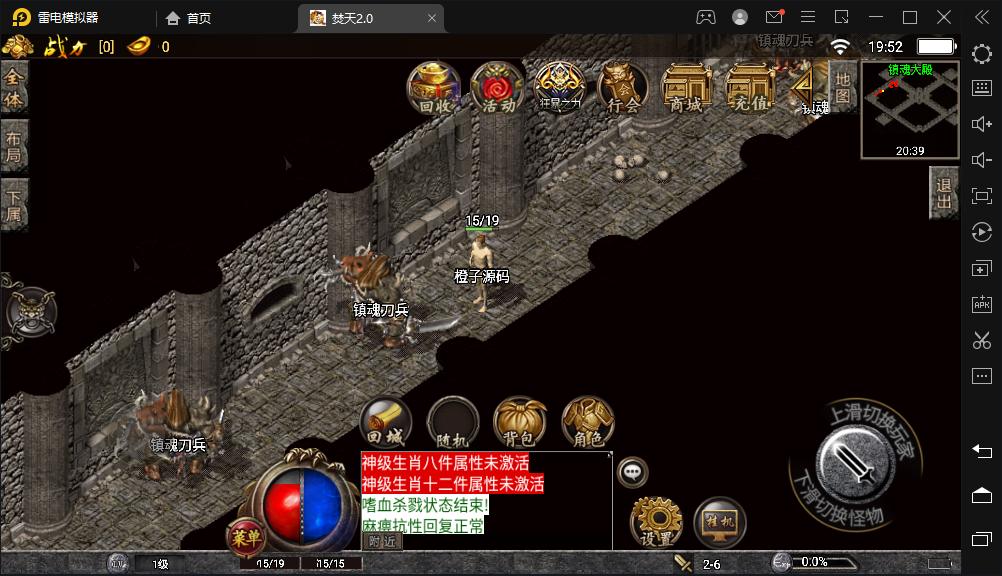The image size is (1002, 576).
Task: Select the 布局 layout tab
Action: click(14, 147)
